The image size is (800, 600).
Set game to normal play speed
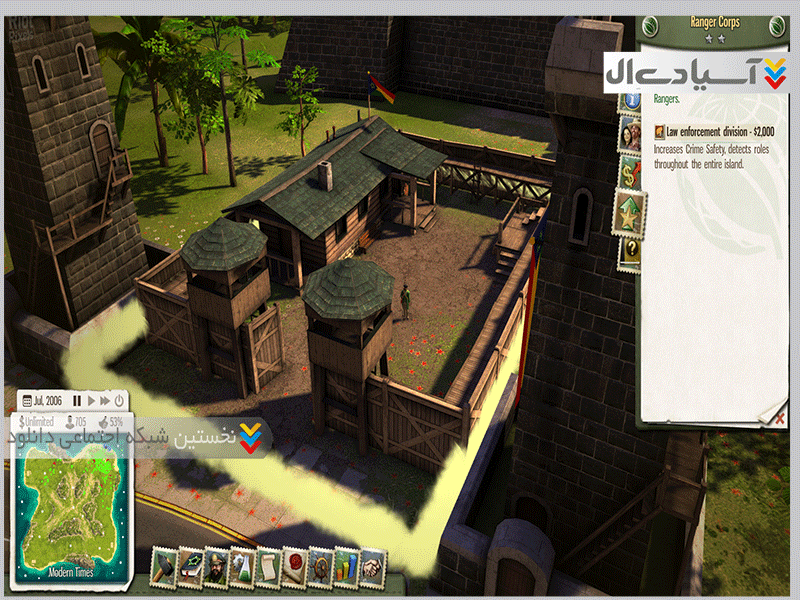tap(90, 401)
